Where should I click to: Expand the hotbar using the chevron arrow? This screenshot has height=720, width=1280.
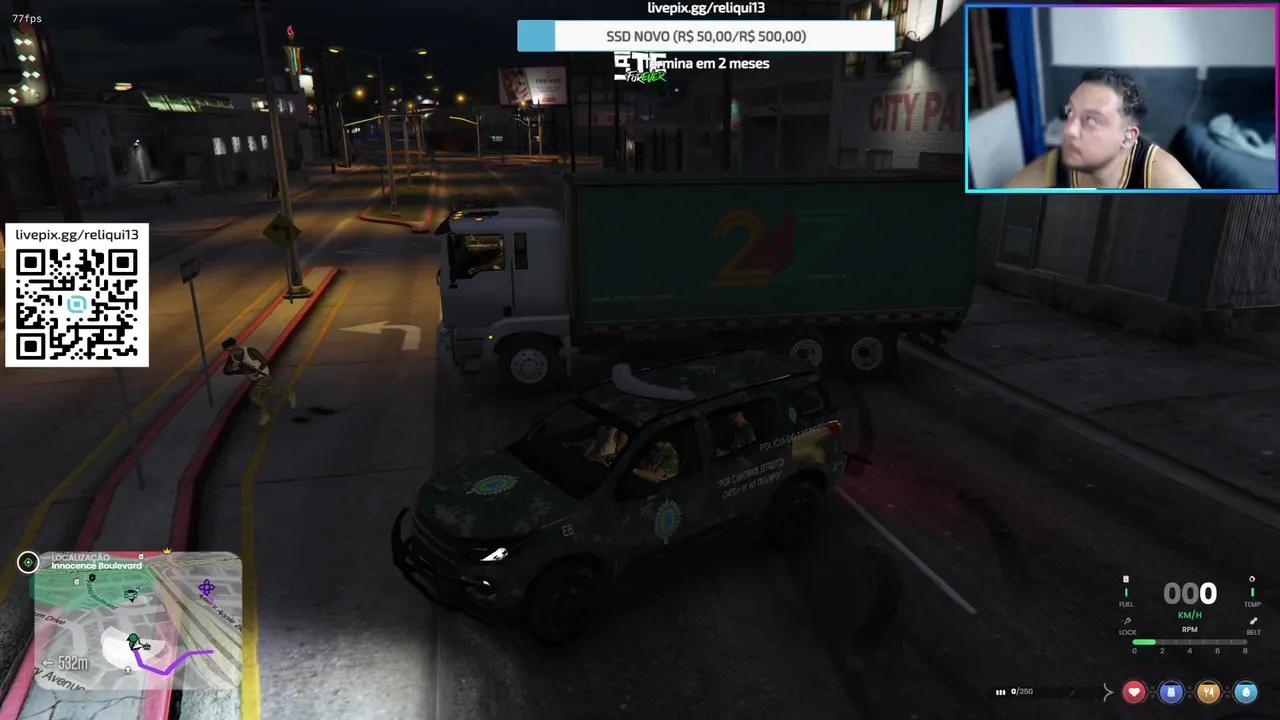pyautogui.click(x=1107, y=692)
